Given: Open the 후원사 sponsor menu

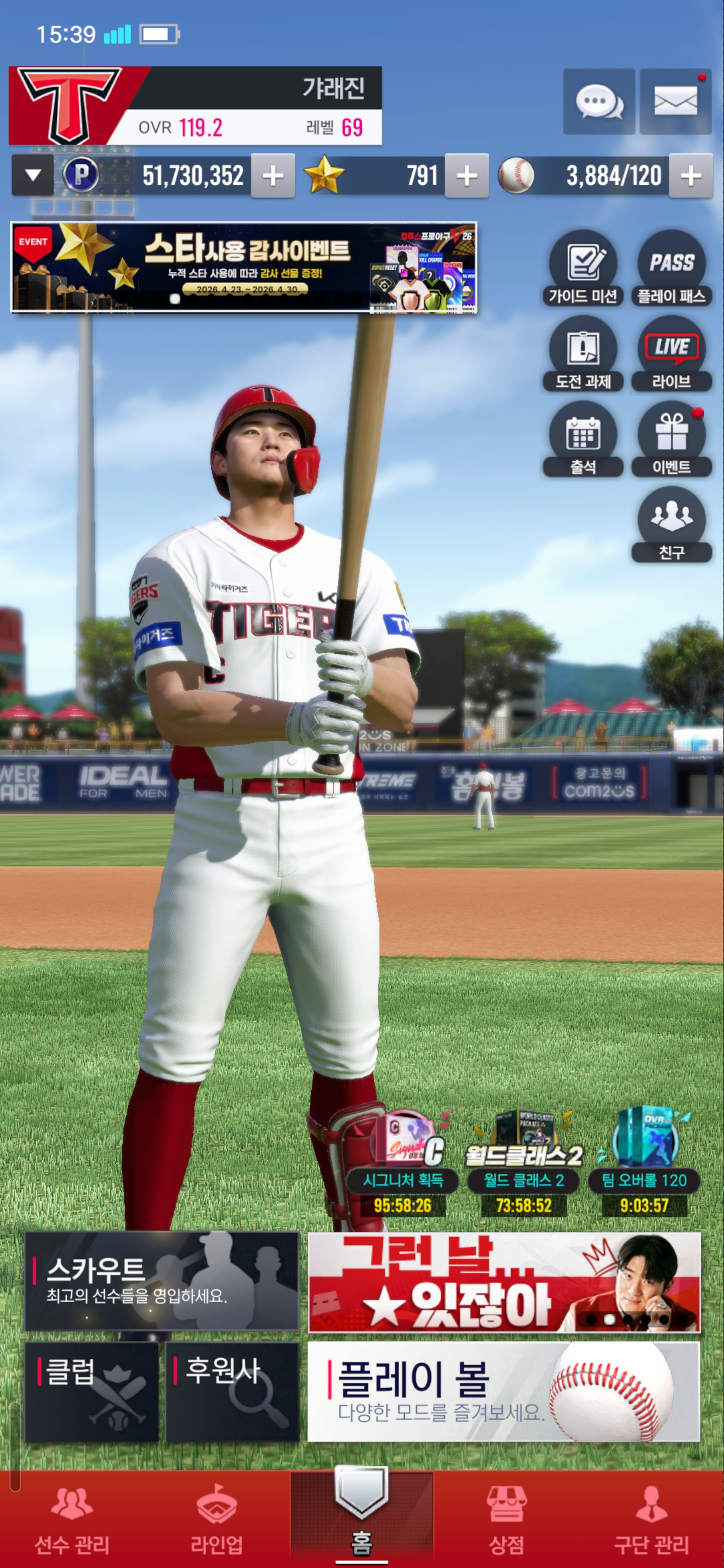Looking at the screenshot, I should pyautogui.click(x=232, y=1392).
